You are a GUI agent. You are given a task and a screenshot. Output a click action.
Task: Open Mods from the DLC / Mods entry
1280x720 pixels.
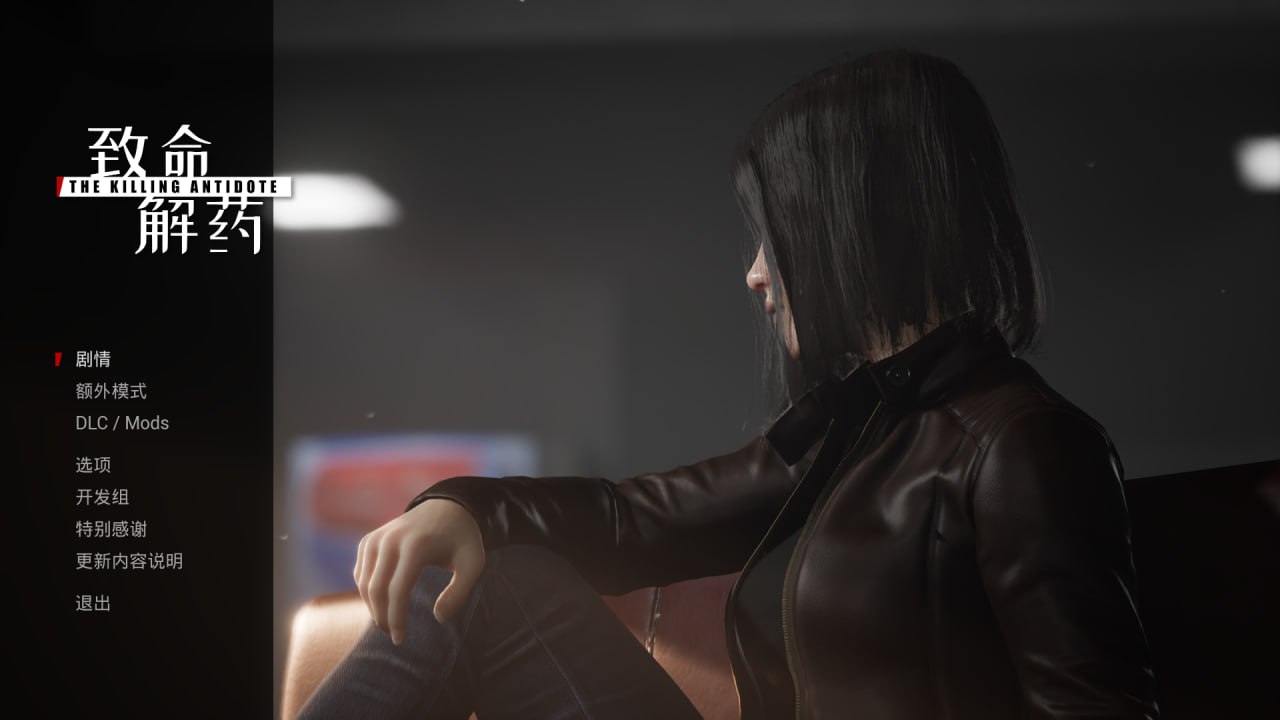(x=150, y=423)
